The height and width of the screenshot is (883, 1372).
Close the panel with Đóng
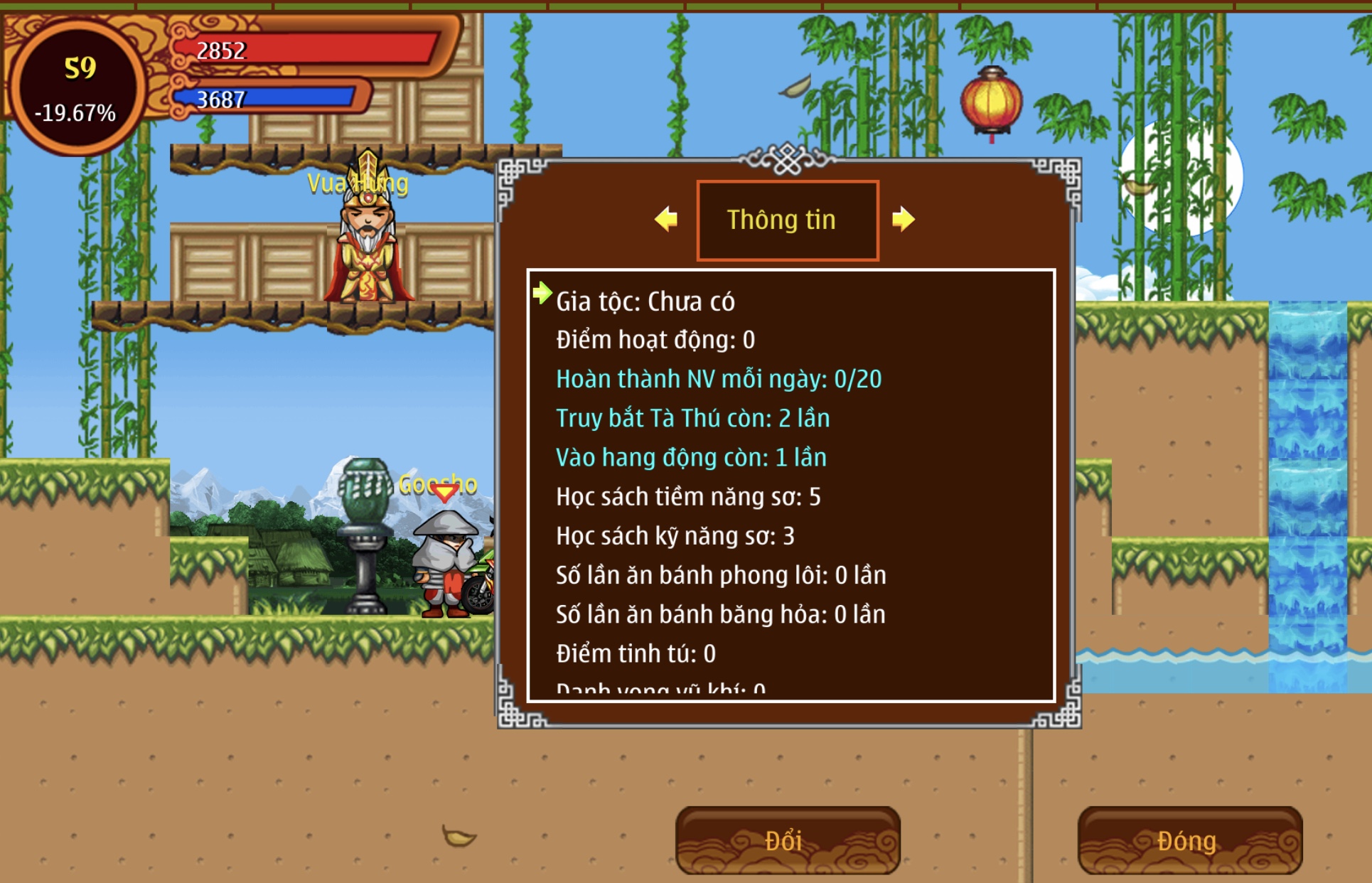click(x=1189, y=840)
